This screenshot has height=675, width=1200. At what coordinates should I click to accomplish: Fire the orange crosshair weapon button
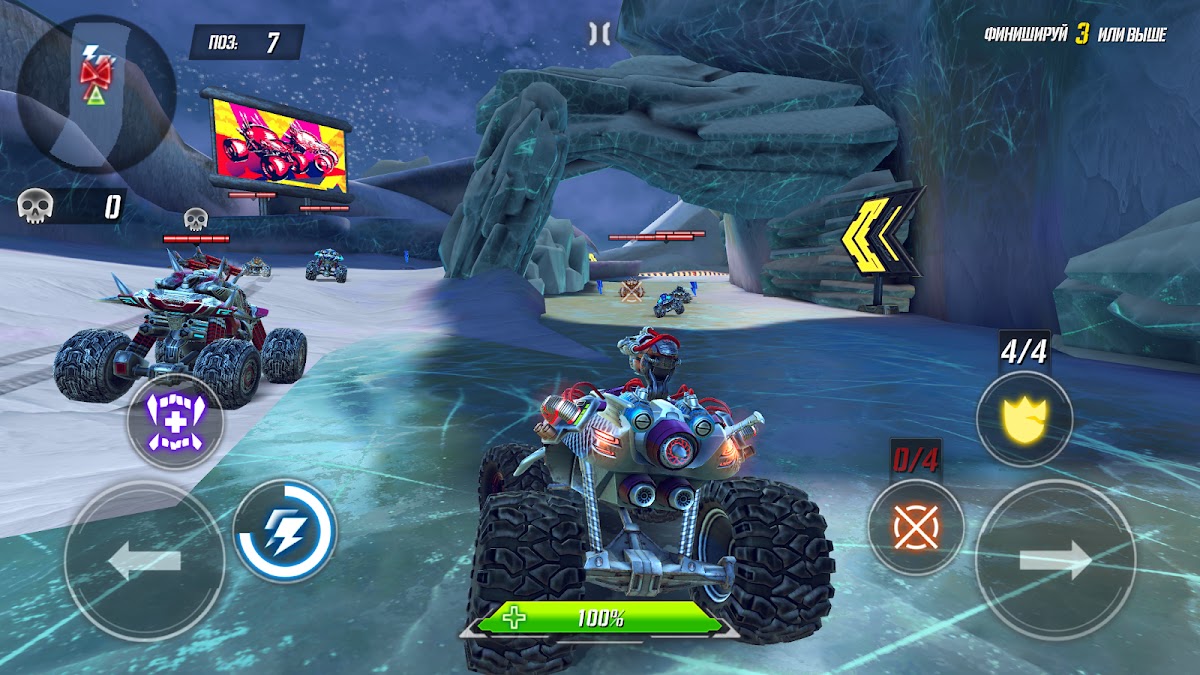(915, 527)
